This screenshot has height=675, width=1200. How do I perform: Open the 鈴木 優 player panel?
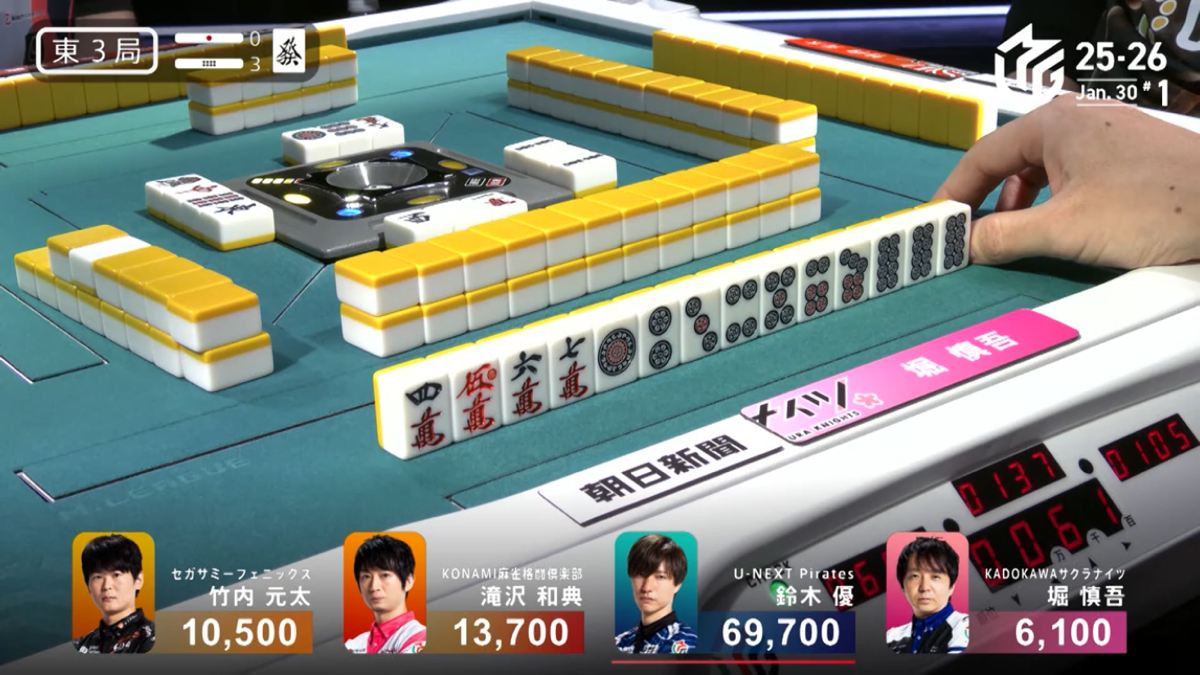[734, 594]
